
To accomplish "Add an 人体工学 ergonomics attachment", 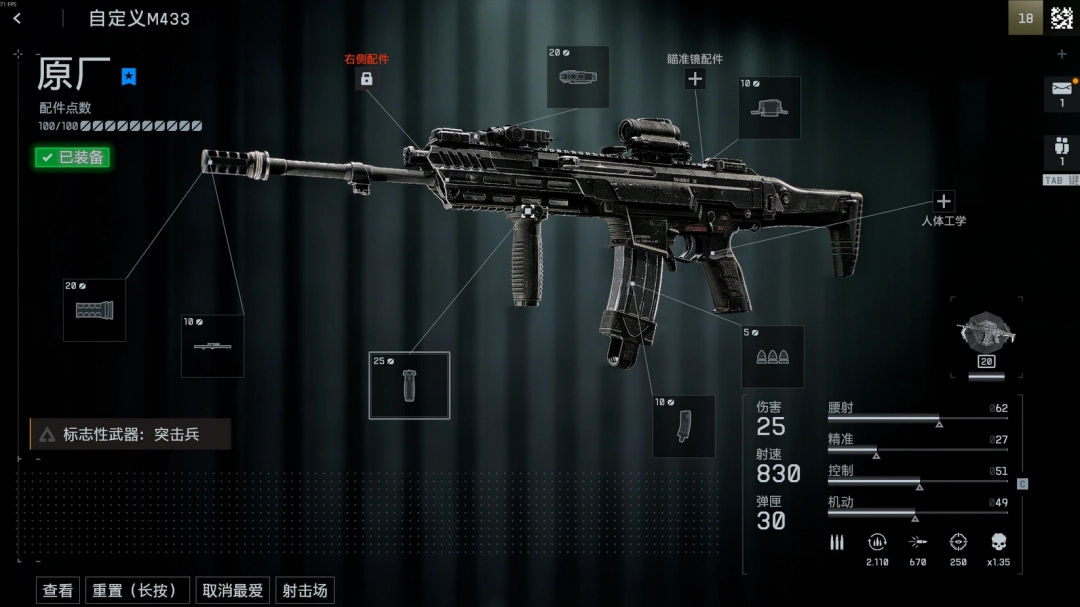I will [943, 201].
